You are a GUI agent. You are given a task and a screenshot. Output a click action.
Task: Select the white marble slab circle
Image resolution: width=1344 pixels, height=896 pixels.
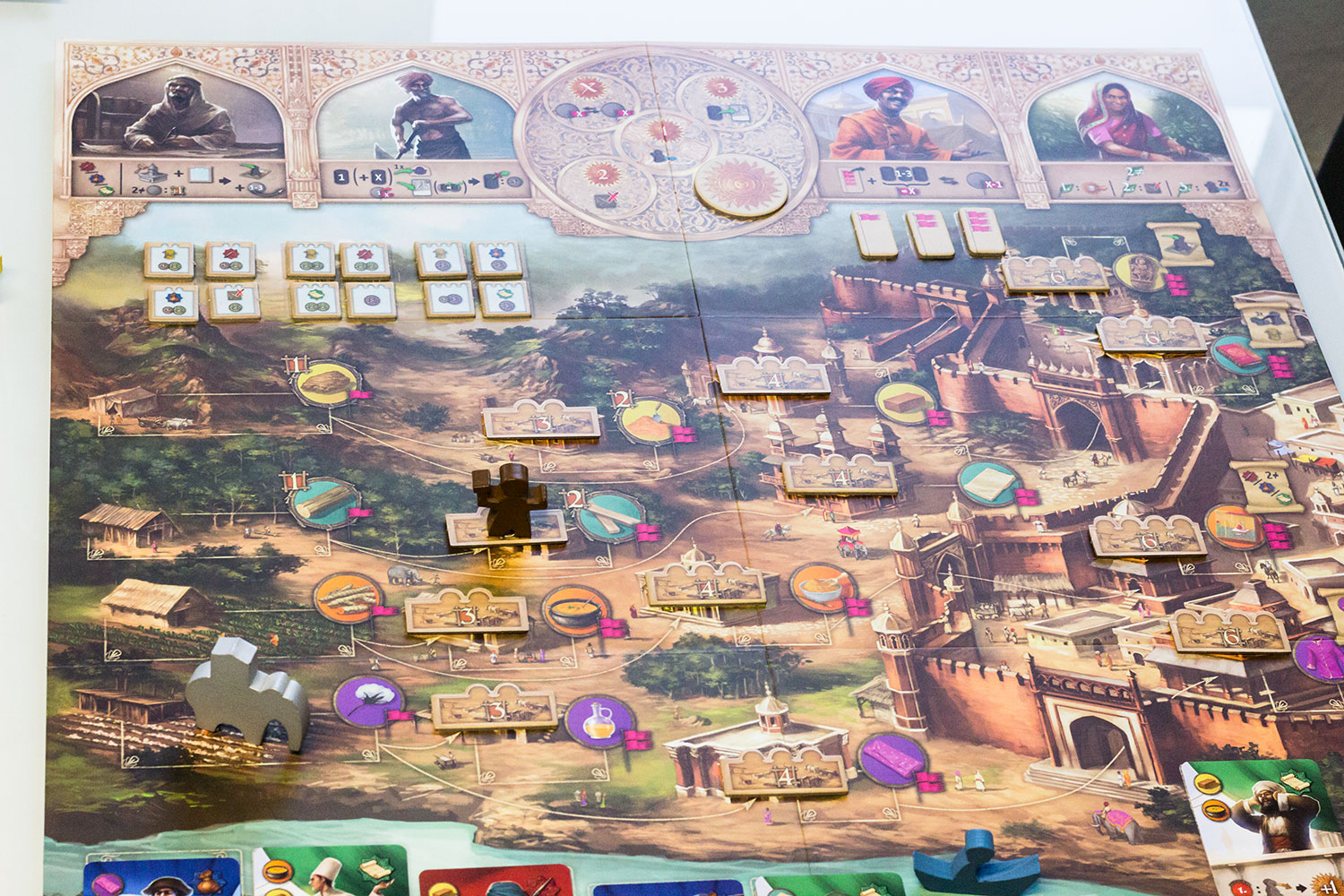point(988,484)
